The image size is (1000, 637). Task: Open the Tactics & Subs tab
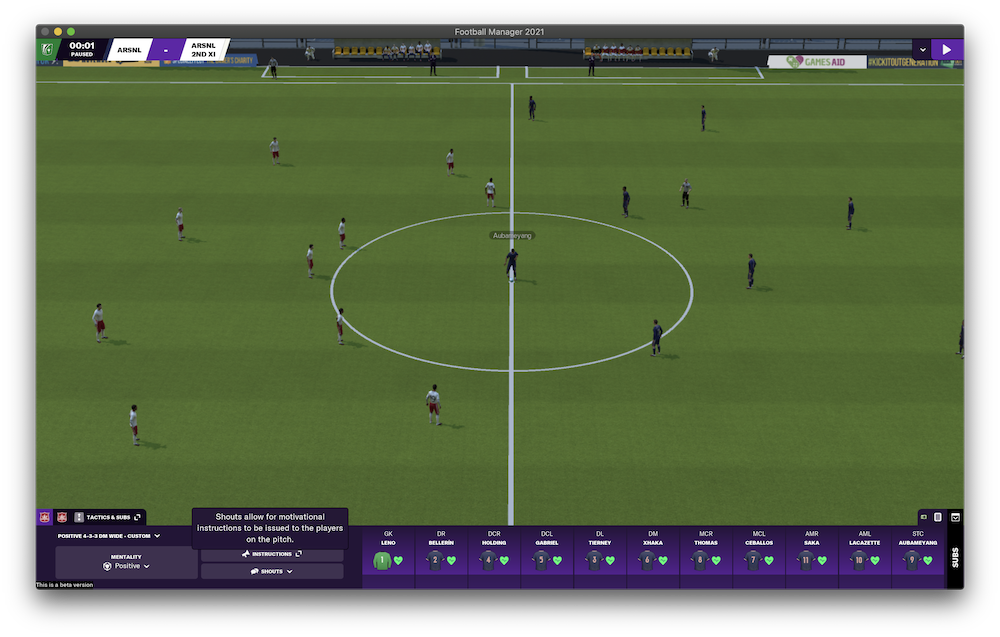(x=108, y=517)
